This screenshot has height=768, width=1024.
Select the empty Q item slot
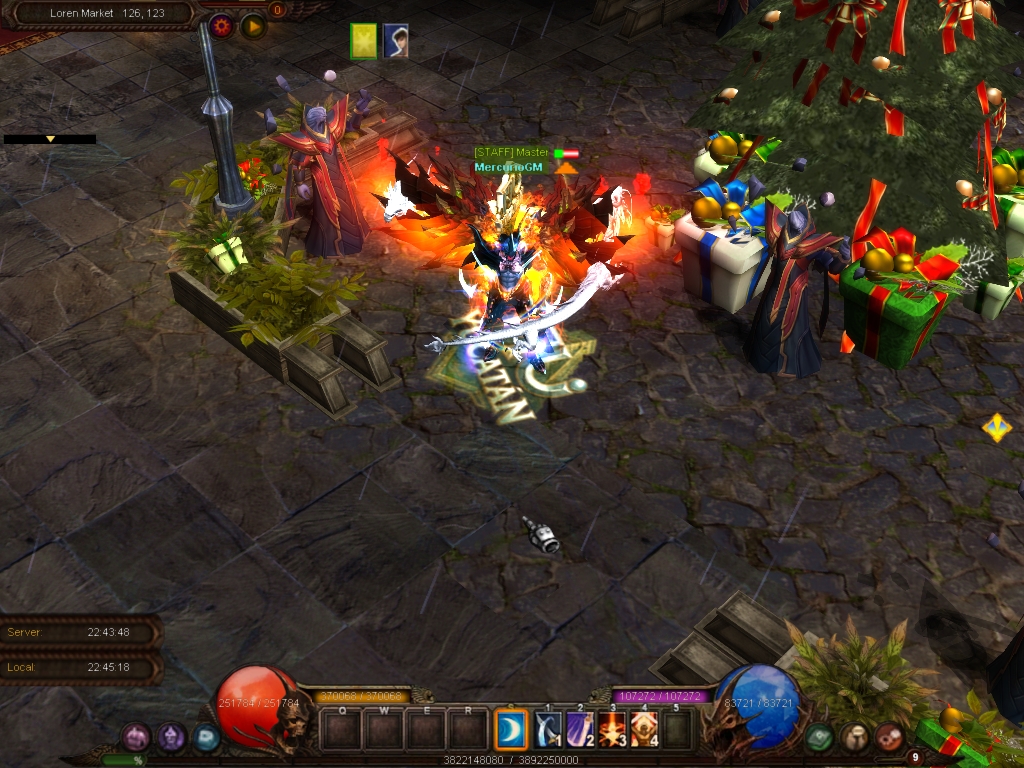(x=341, y=730)
